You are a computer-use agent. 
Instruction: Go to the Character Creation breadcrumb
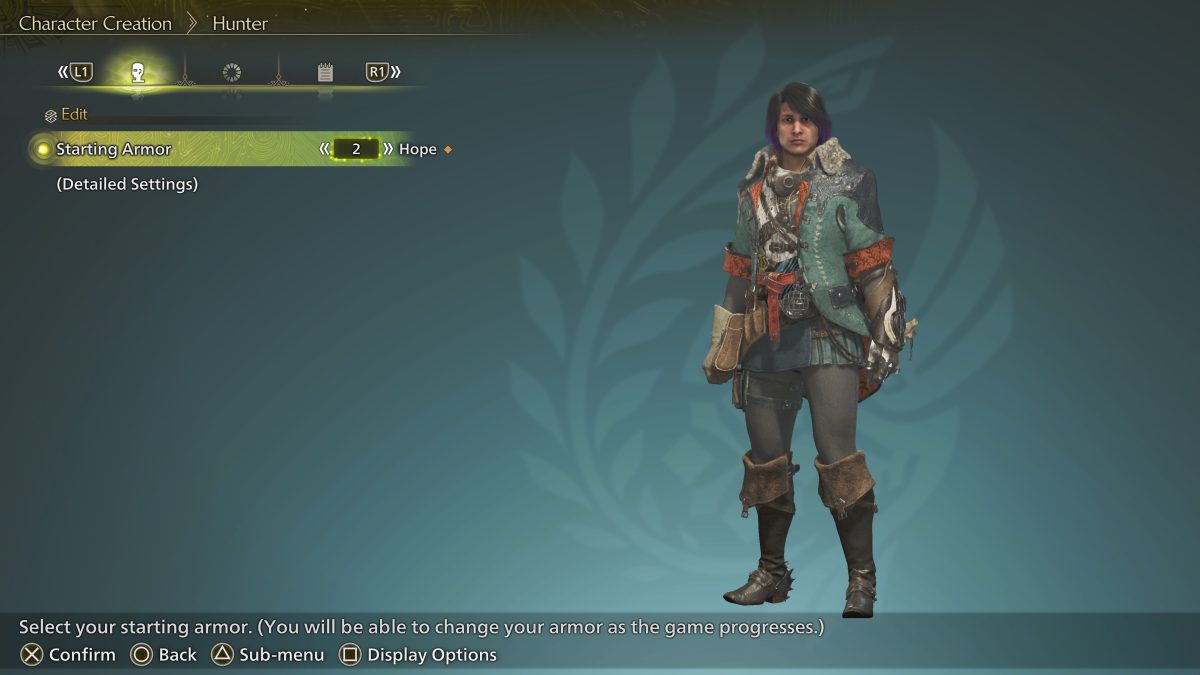[95, 23]
